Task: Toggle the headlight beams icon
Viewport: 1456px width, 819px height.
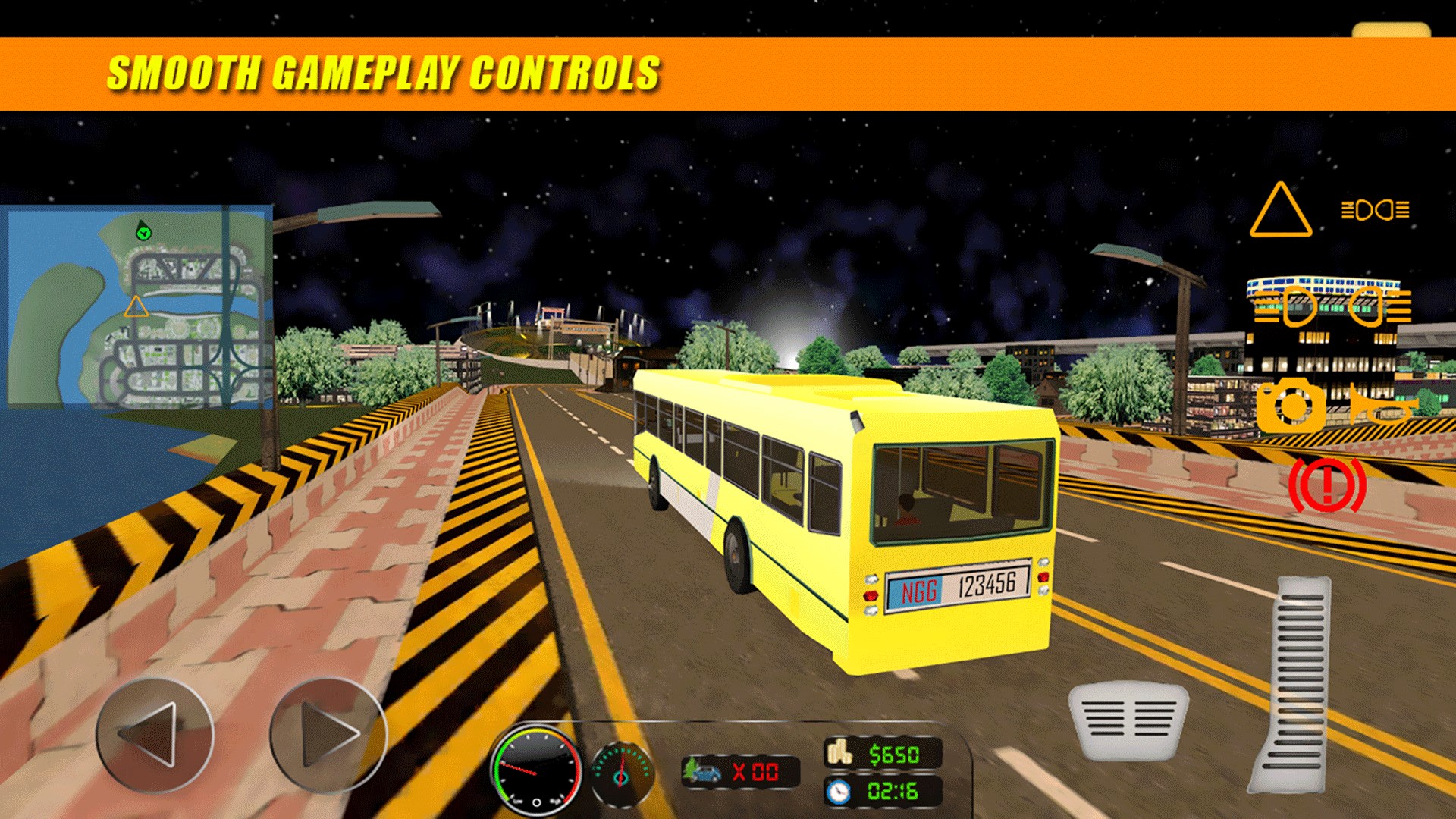Action: point(1374,211)
